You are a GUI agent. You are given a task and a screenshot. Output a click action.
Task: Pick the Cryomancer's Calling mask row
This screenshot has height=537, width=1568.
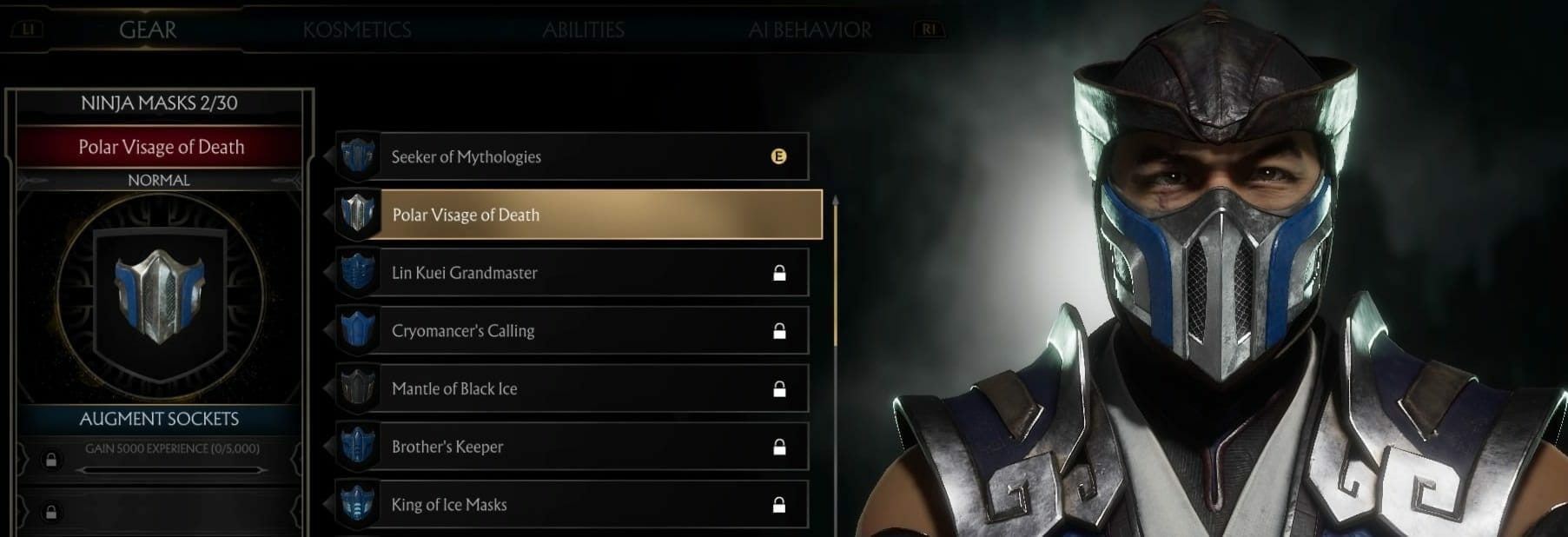point(573,331)
